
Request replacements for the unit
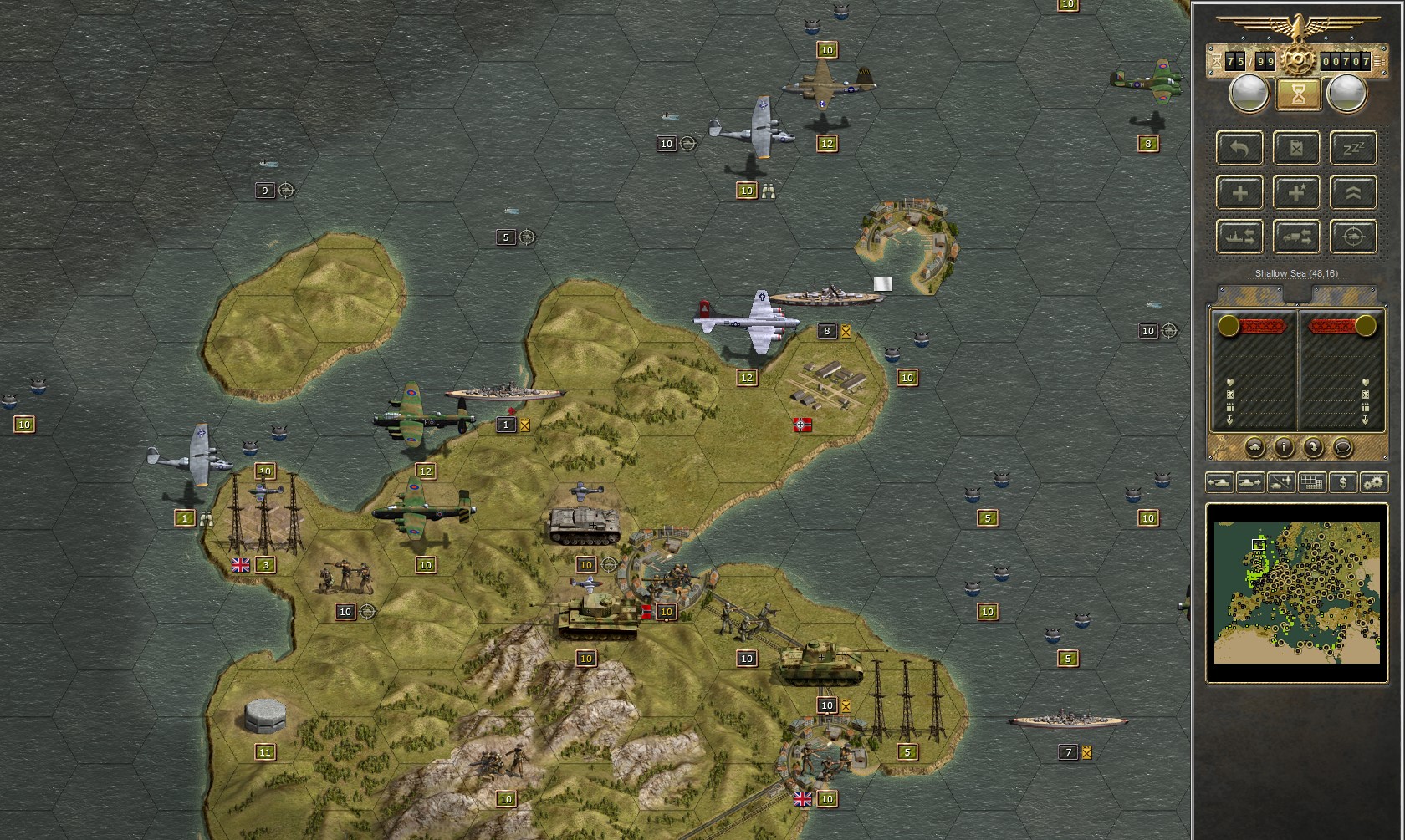pos(1239,192)
